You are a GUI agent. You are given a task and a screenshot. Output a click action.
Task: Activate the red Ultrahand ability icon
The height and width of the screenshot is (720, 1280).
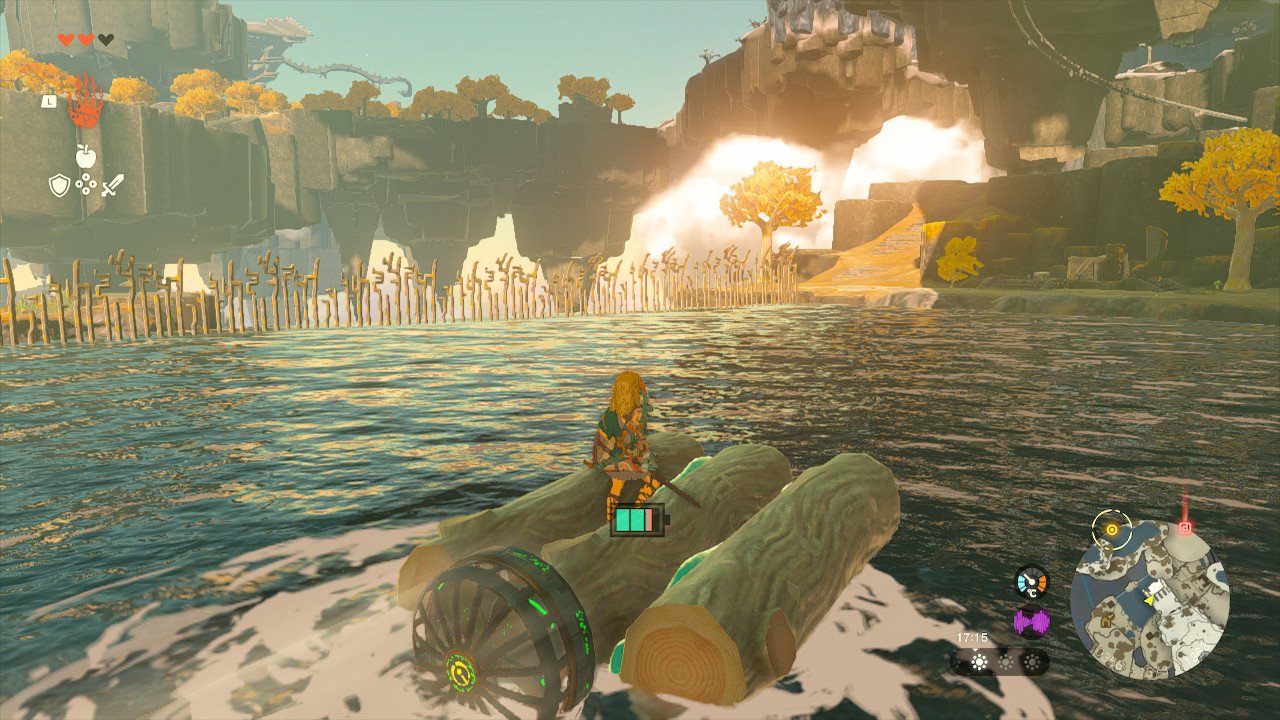[x=85, y=101]
